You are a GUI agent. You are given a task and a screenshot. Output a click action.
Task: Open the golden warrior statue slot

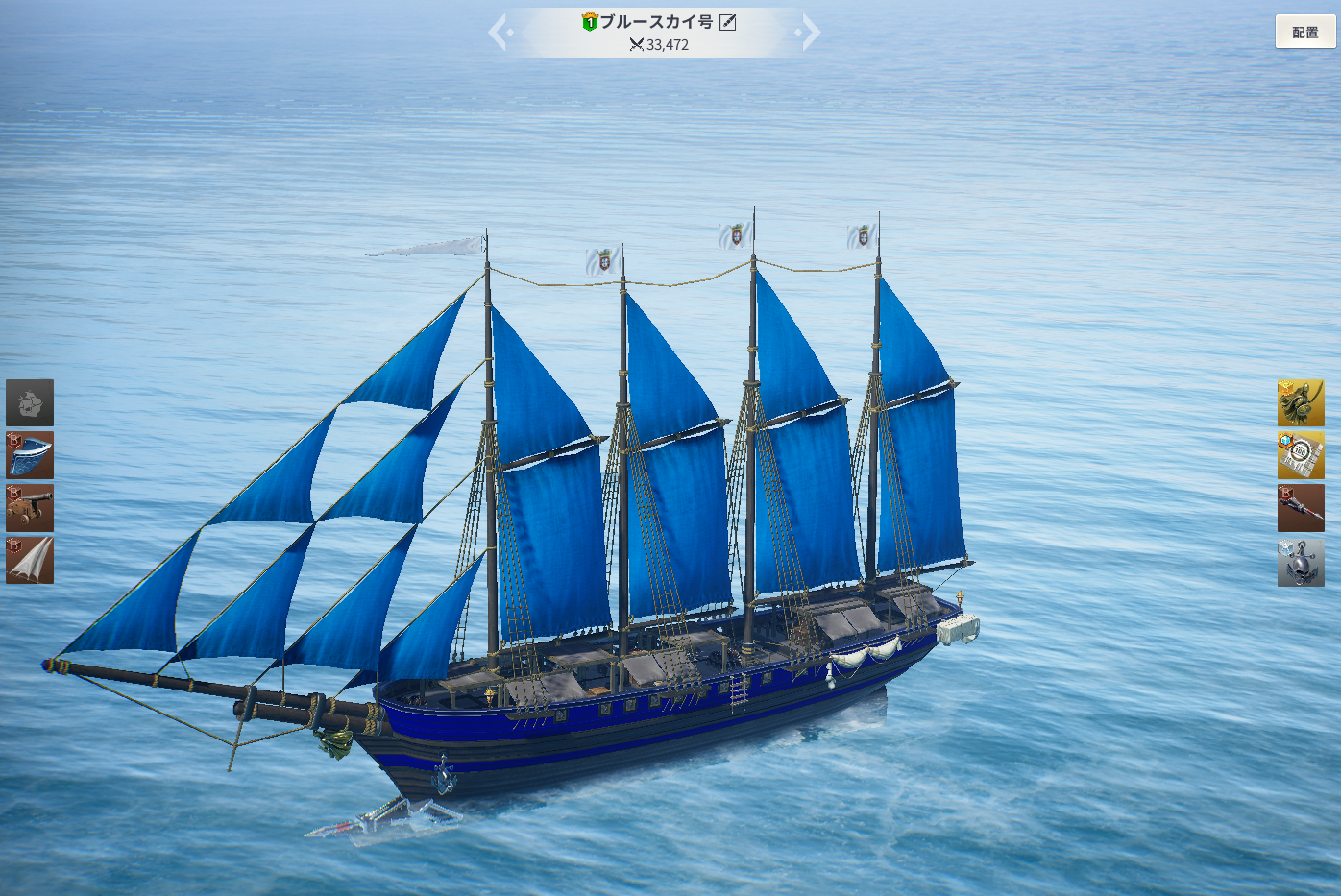[x=1301, y=402]
